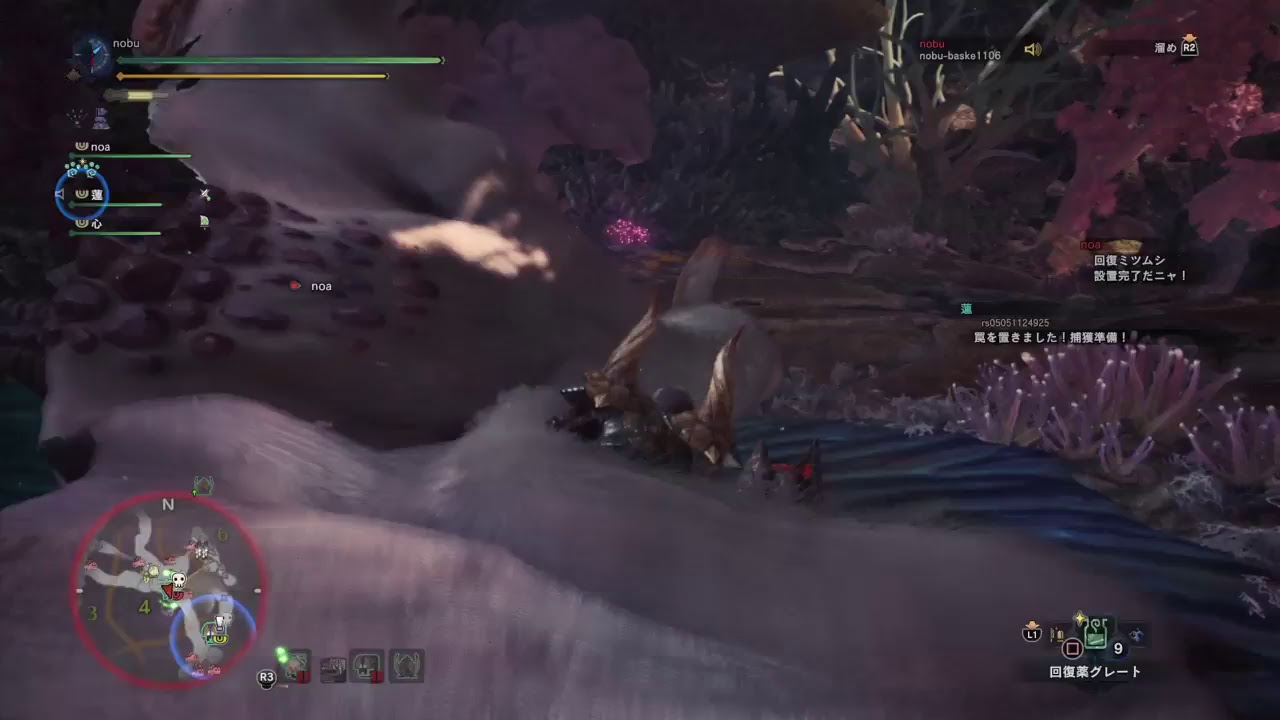
Task: Click the player name nobu-baske1106
Action: coord(959,56)
